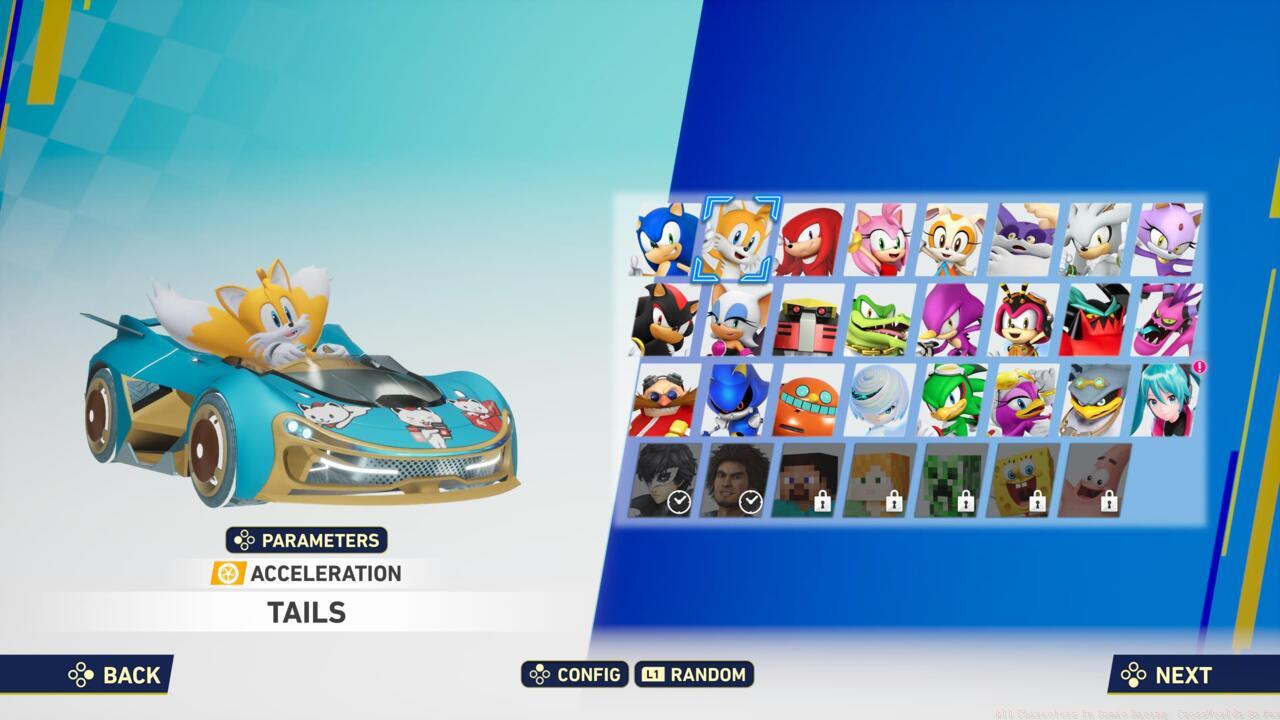1280x720 pixels.
Task: Pick Knuckles from the character grid
Action: click(809, 238)
